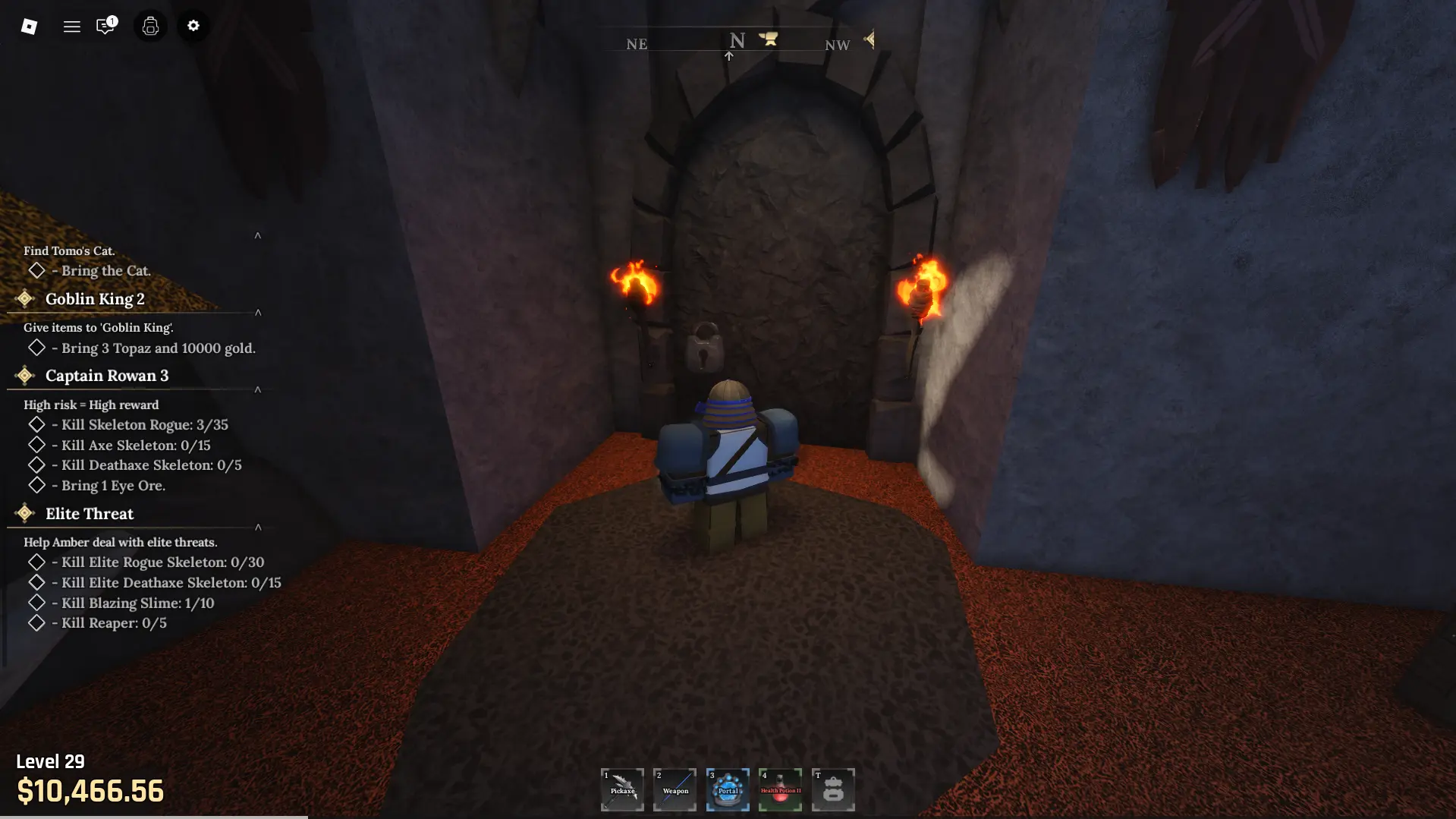Open the hamburger menu at top left

pyautogui.click(x=71, y=26)
